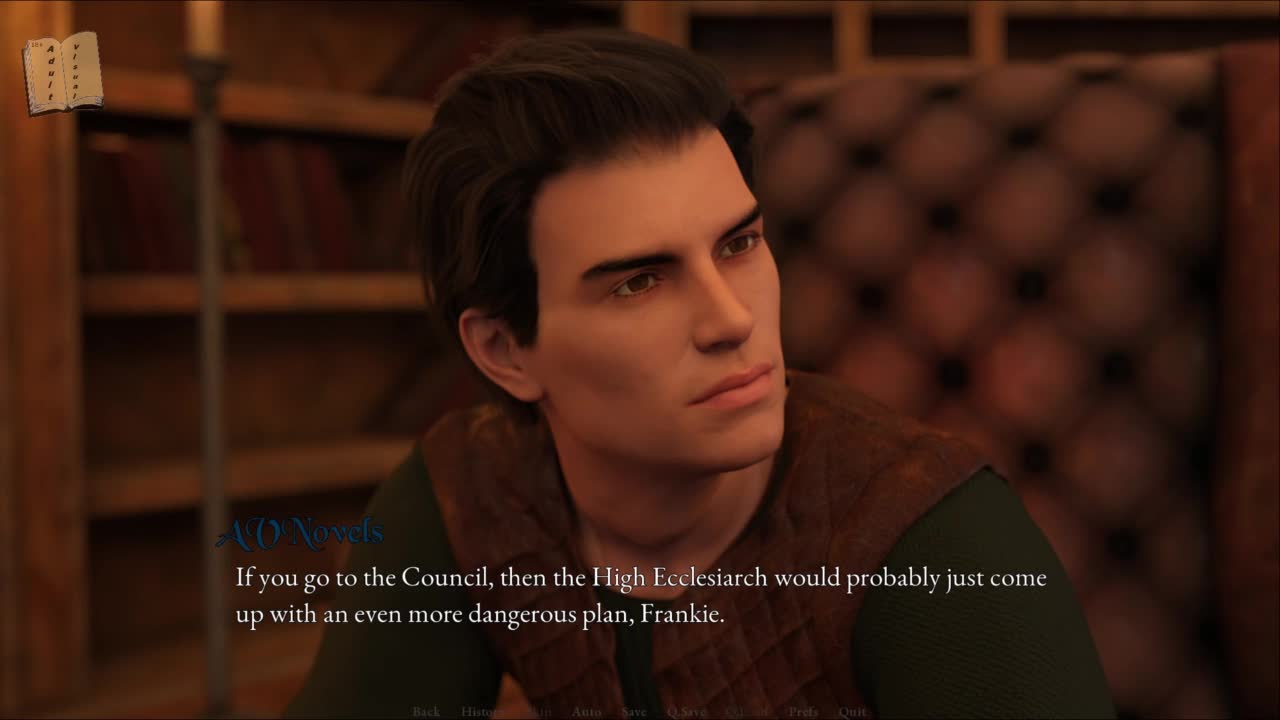Turn on Auto advance
This screenshot has height=720, width=1280.
586,712
